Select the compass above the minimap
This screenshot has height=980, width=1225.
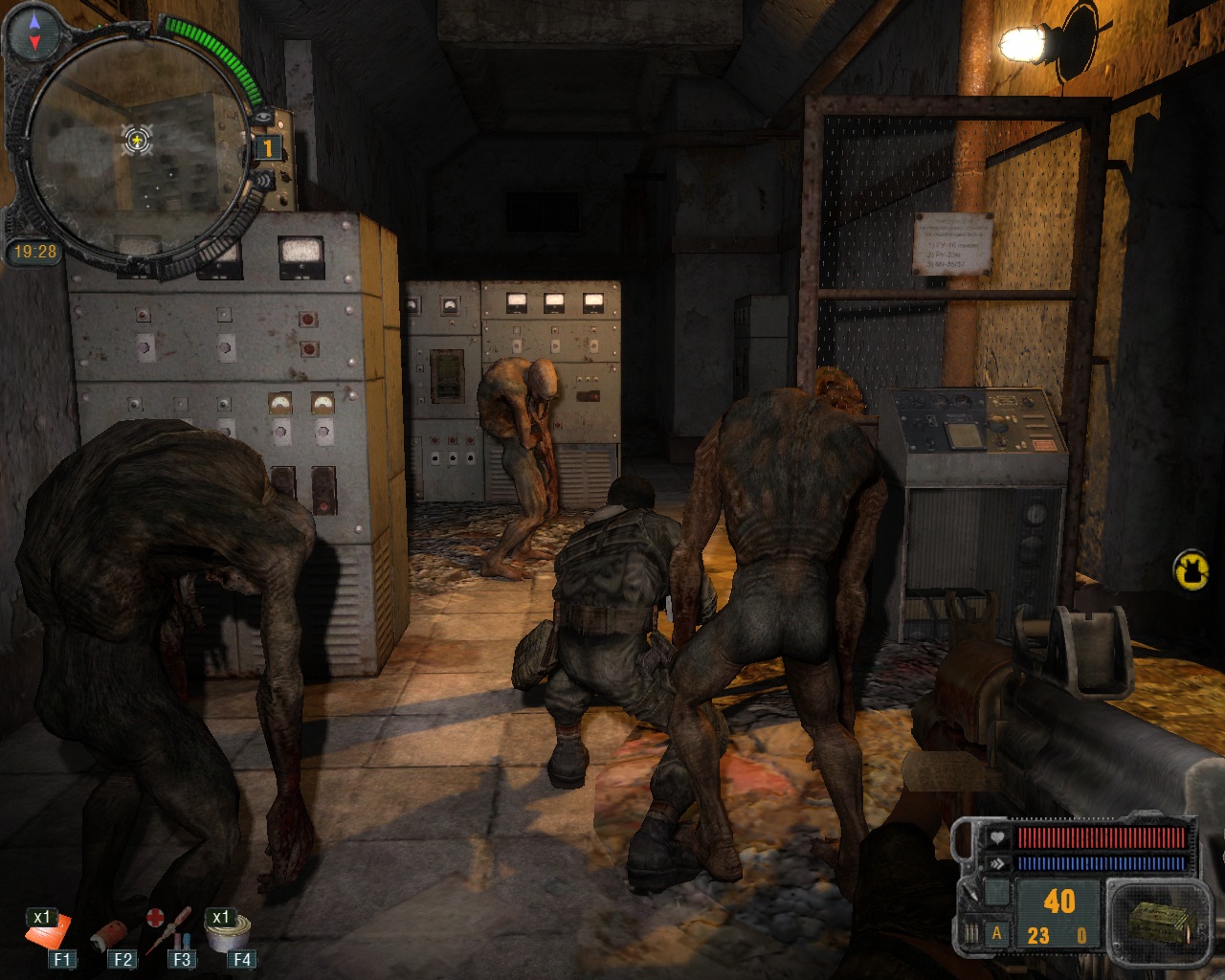coord(35,30)
